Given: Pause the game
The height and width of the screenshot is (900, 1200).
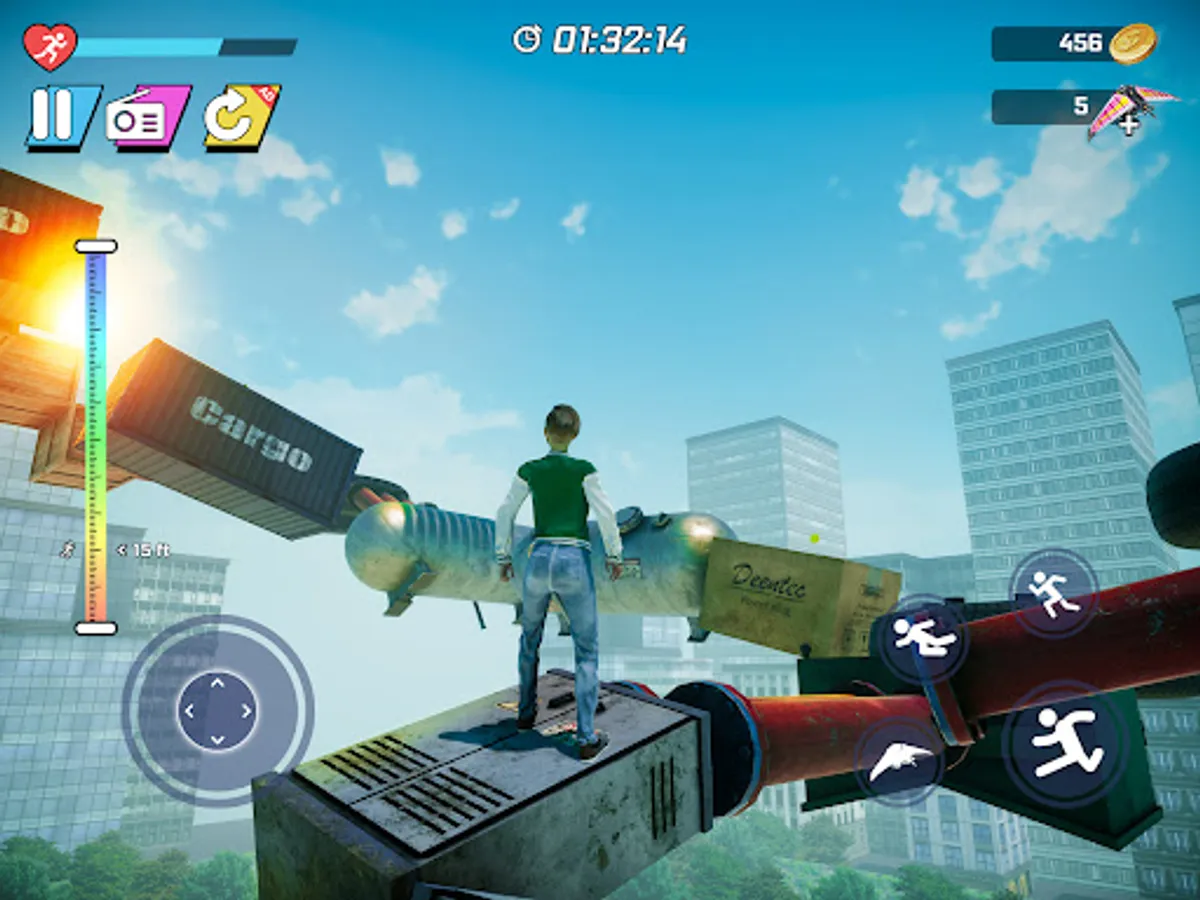Looking at the screenshot, I should point(62,117).
